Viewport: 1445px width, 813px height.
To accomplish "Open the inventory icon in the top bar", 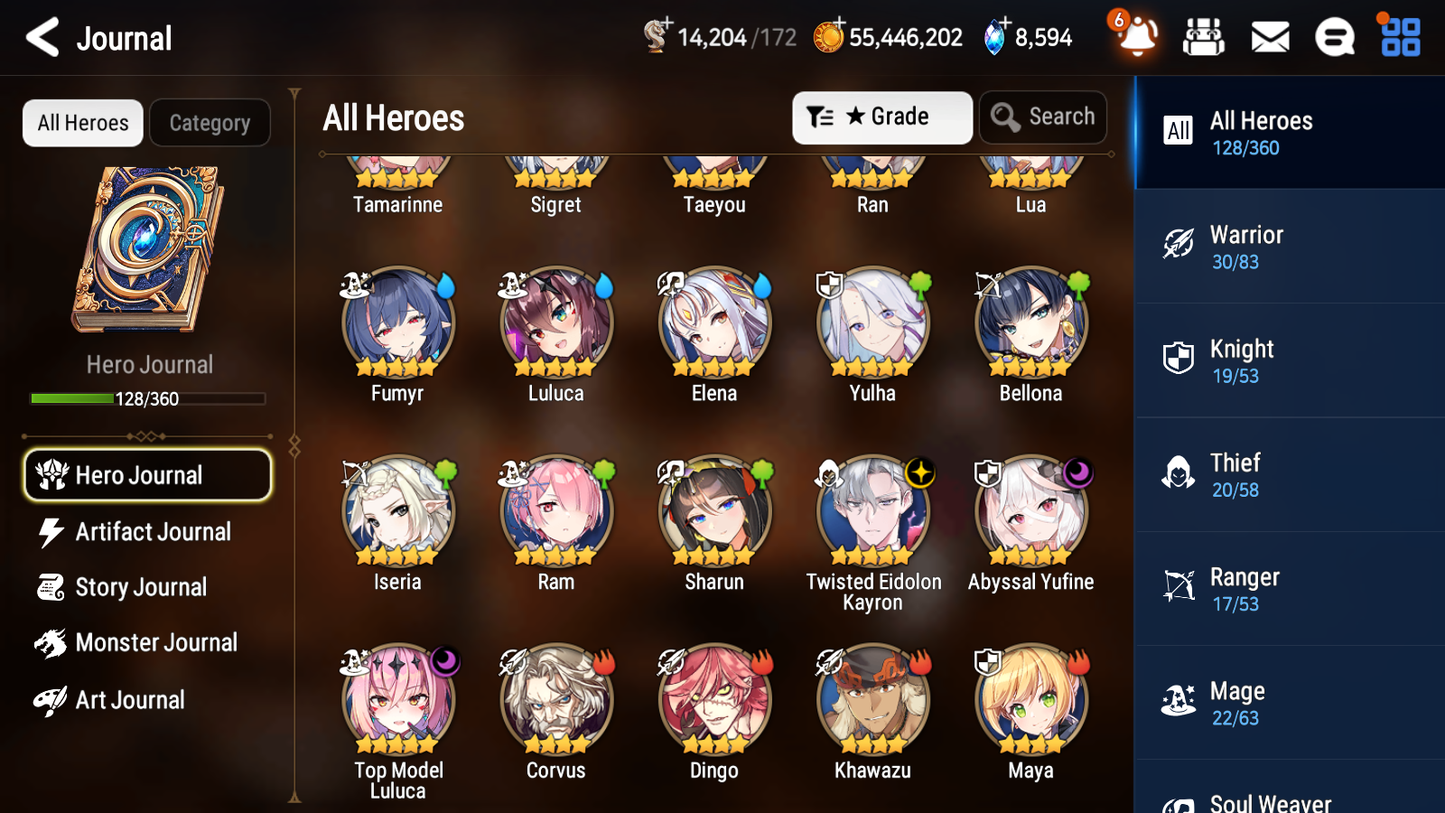I will (1203, 36).
